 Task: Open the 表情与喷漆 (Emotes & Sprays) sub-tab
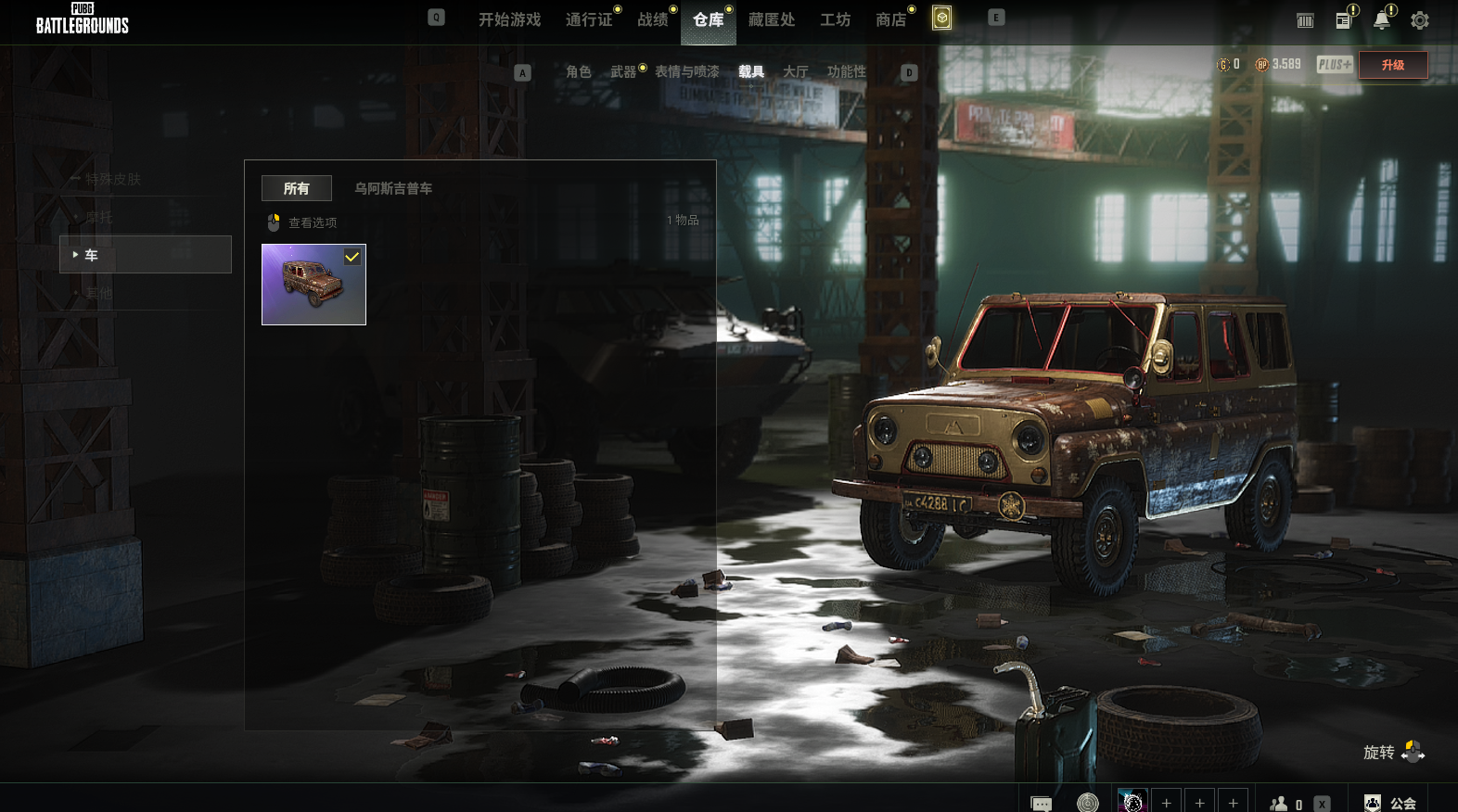tap(686, 71)
